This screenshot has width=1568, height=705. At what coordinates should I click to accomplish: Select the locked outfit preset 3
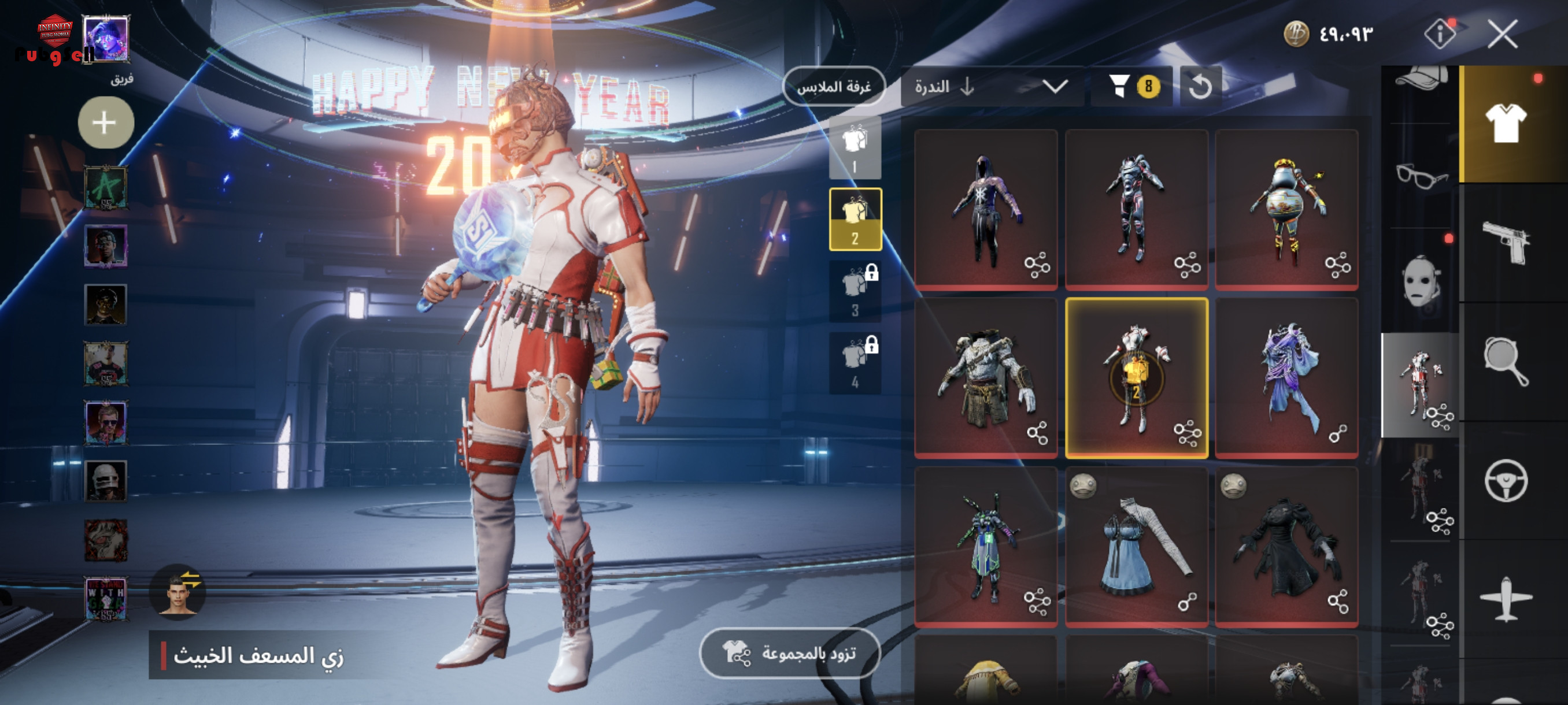[x=855, y=291]
